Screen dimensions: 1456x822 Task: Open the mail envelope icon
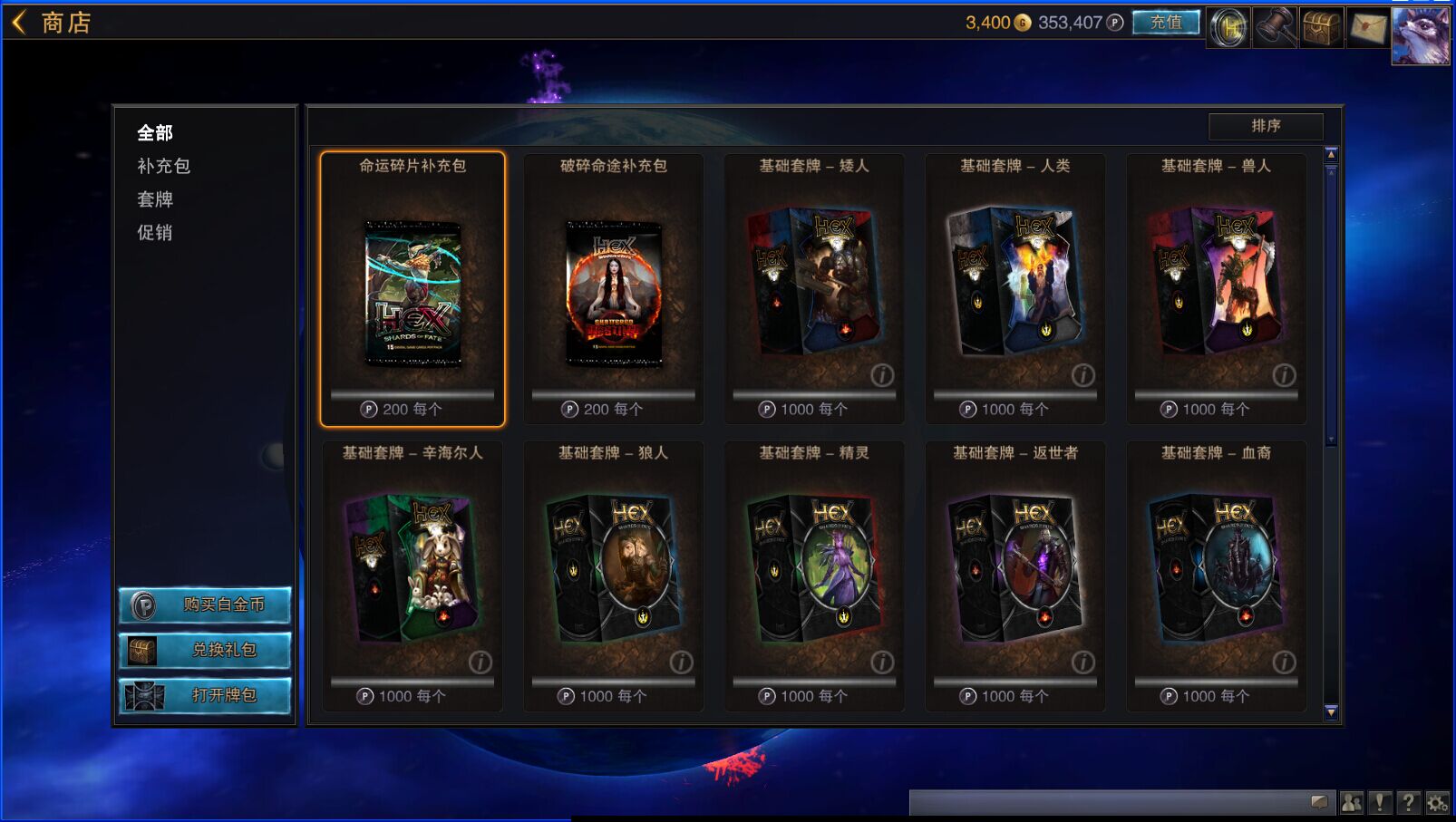[x=1367, y=28]
